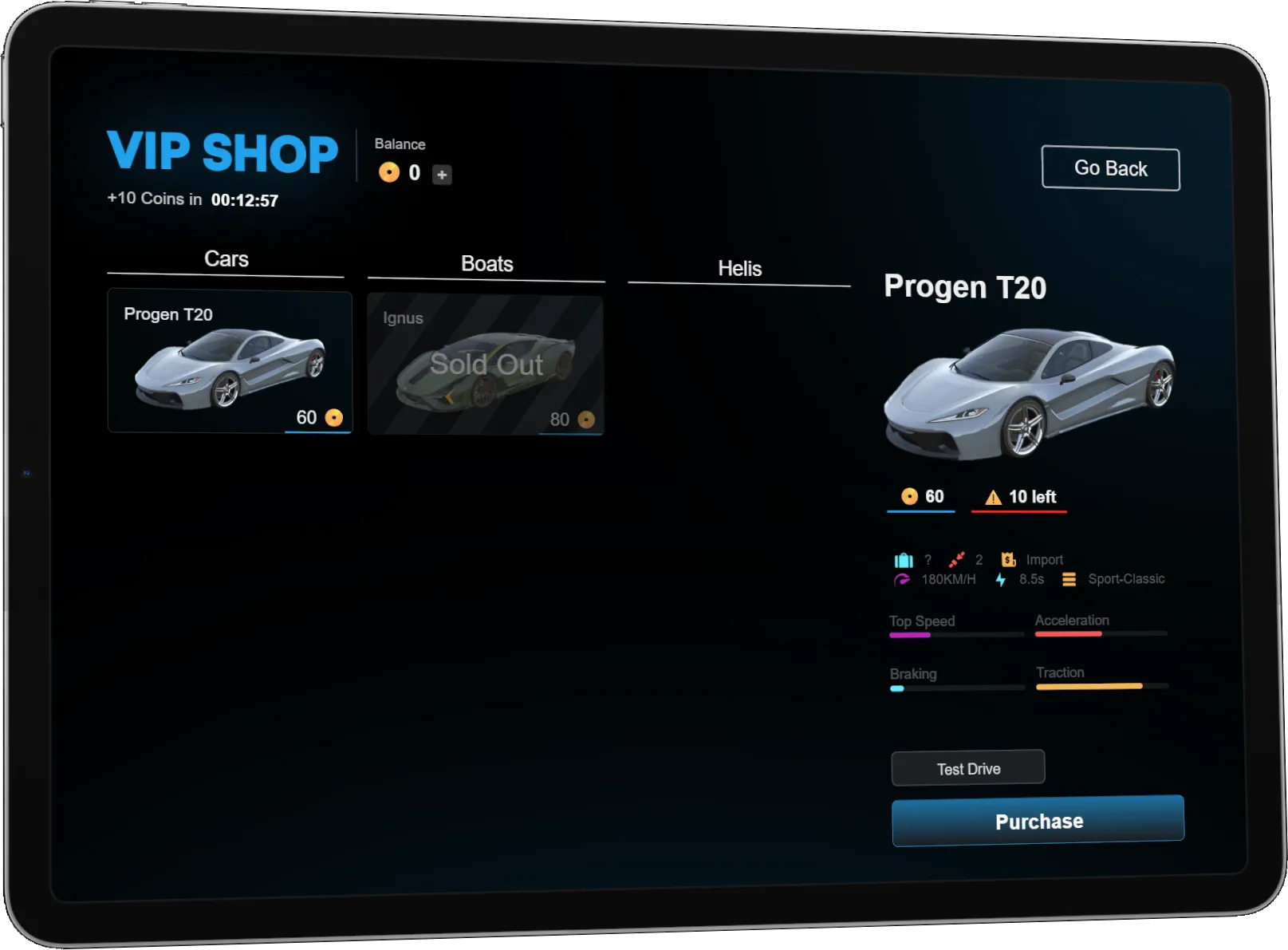
Task: Click the Import price tag icon
Action: (x=1008, y=559)
